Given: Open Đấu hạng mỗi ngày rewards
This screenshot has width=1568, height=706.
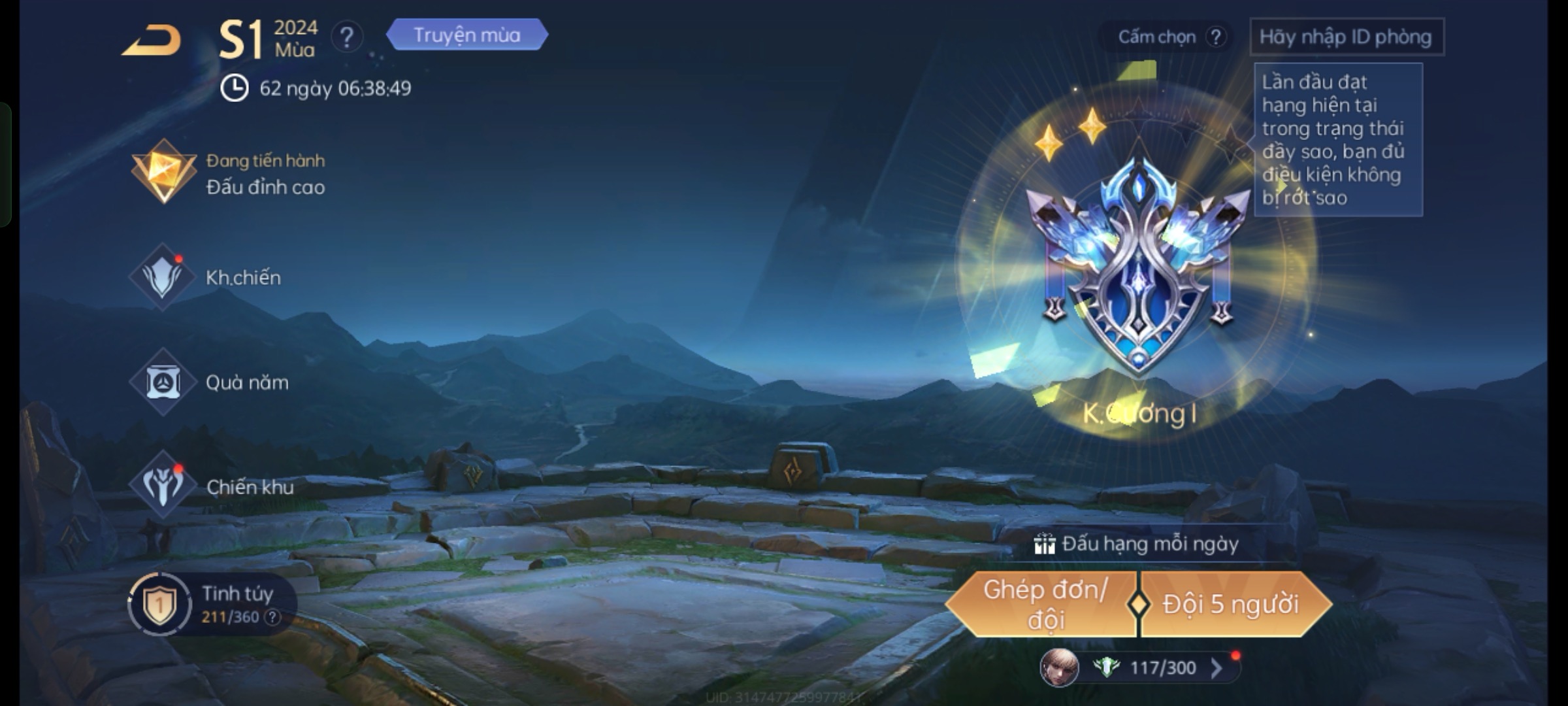Looking at the screenshot, I should pyautogui.click(x=1138, y=544).
